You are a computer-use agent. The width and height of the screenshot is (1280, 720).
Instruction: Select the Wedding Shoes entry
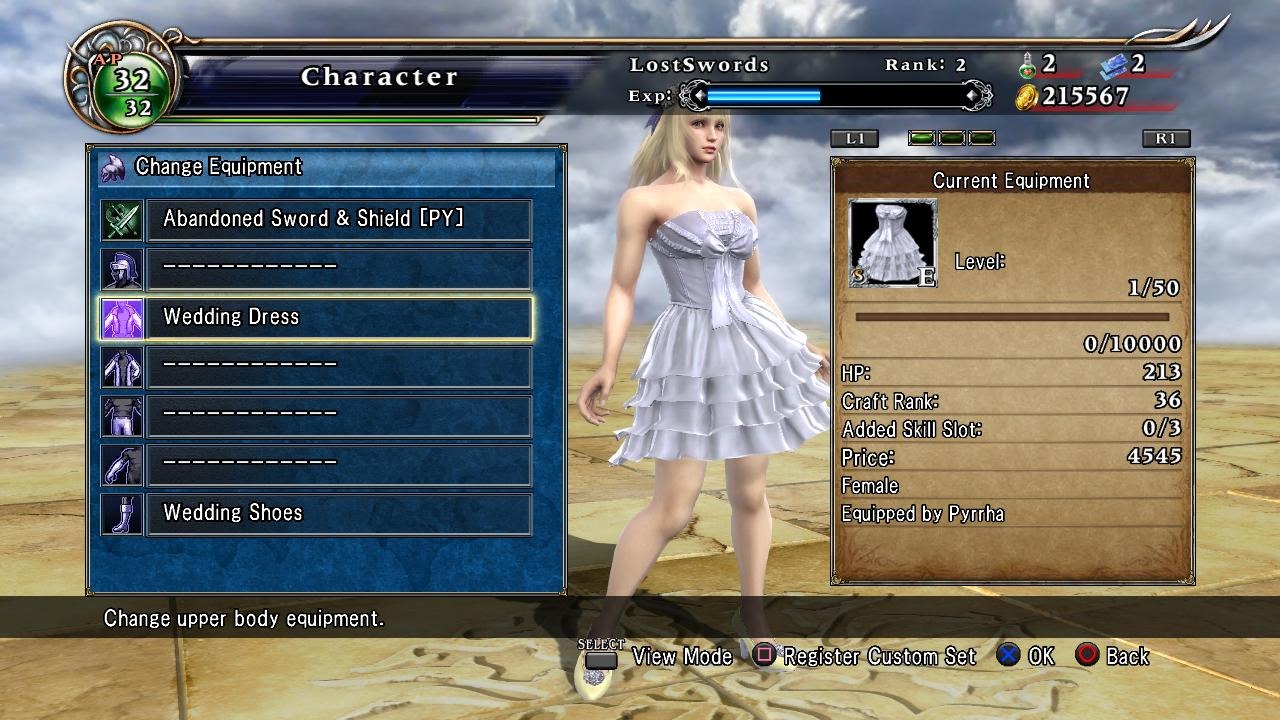pos(338,514)
